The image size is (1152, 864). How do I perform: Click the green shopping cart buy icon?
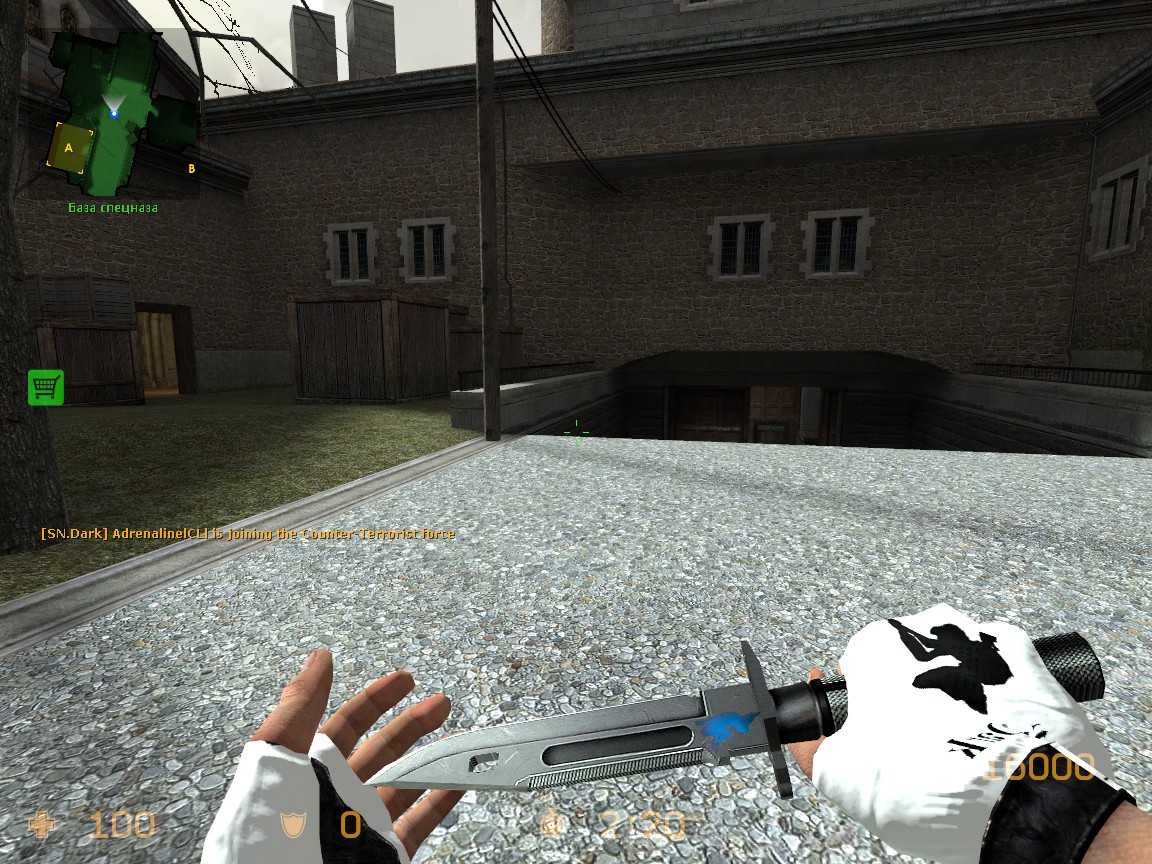coord(46,387)
